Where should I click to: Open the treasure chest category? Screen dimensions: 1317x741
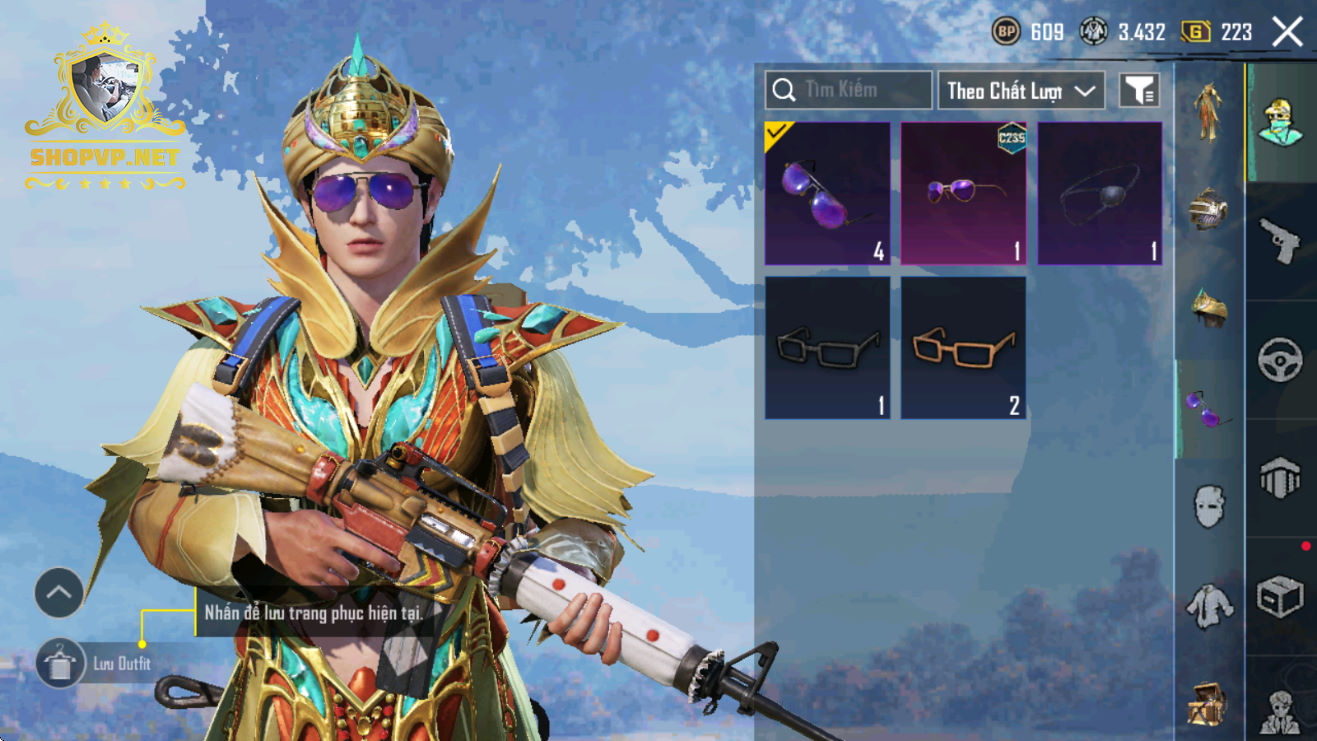1209,703
